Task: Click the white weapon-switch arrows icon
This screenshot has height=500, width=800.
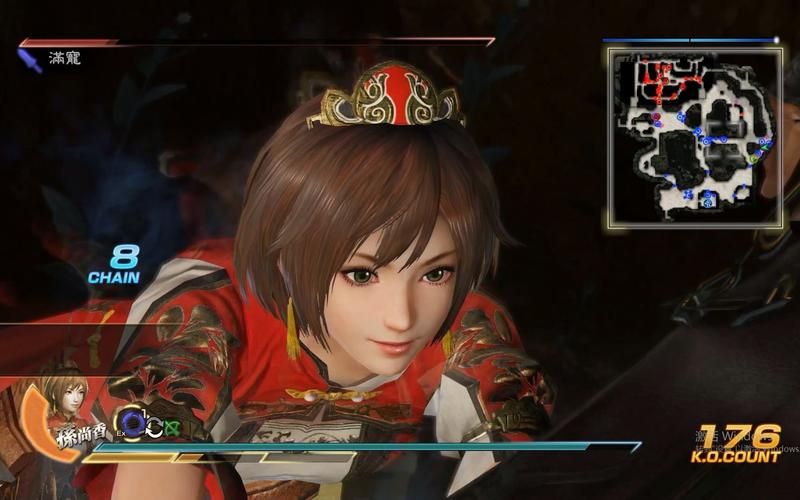Action: 155,426
